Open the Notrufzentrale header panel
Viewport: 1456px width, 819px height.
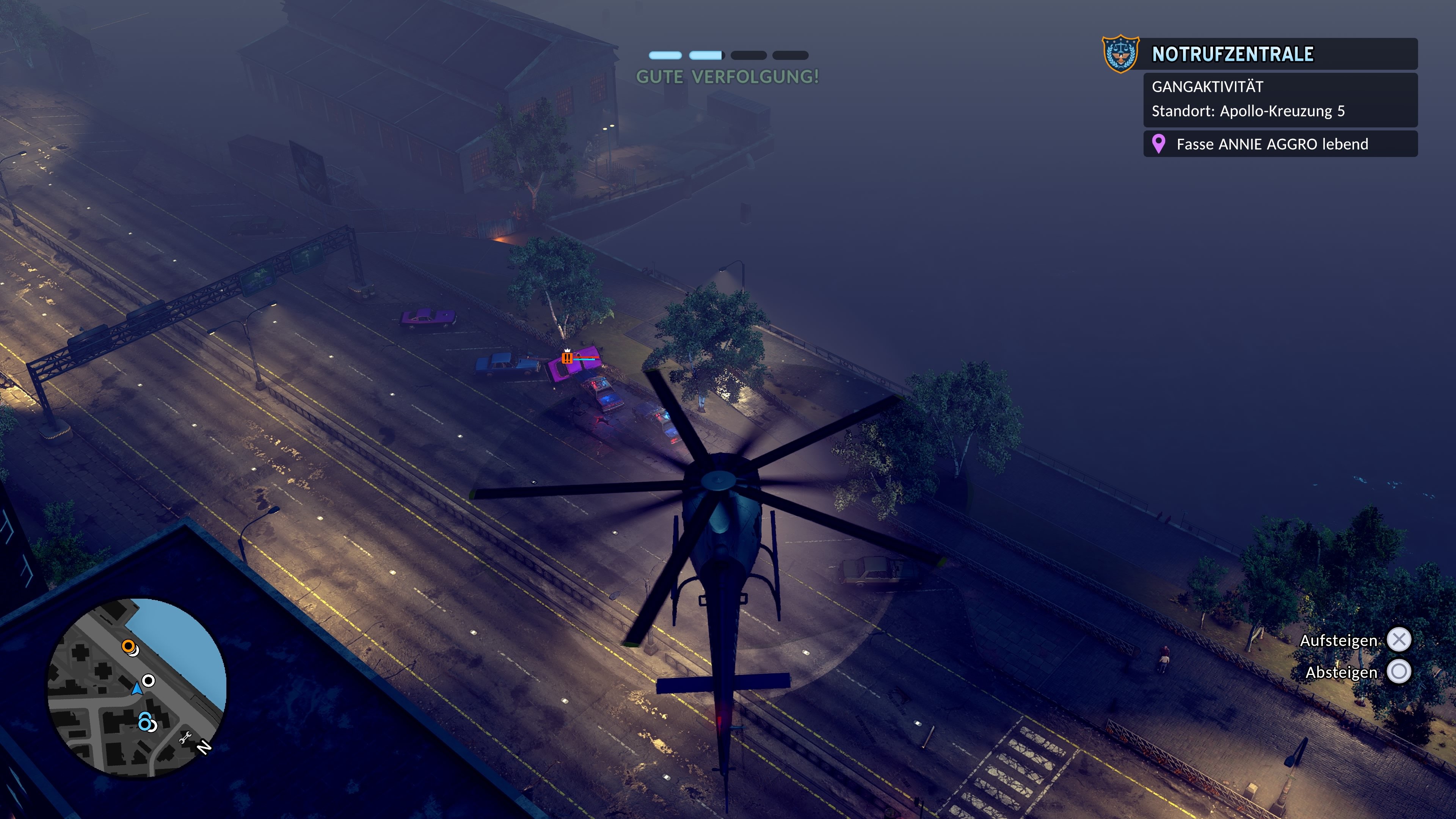[1280, 54]
